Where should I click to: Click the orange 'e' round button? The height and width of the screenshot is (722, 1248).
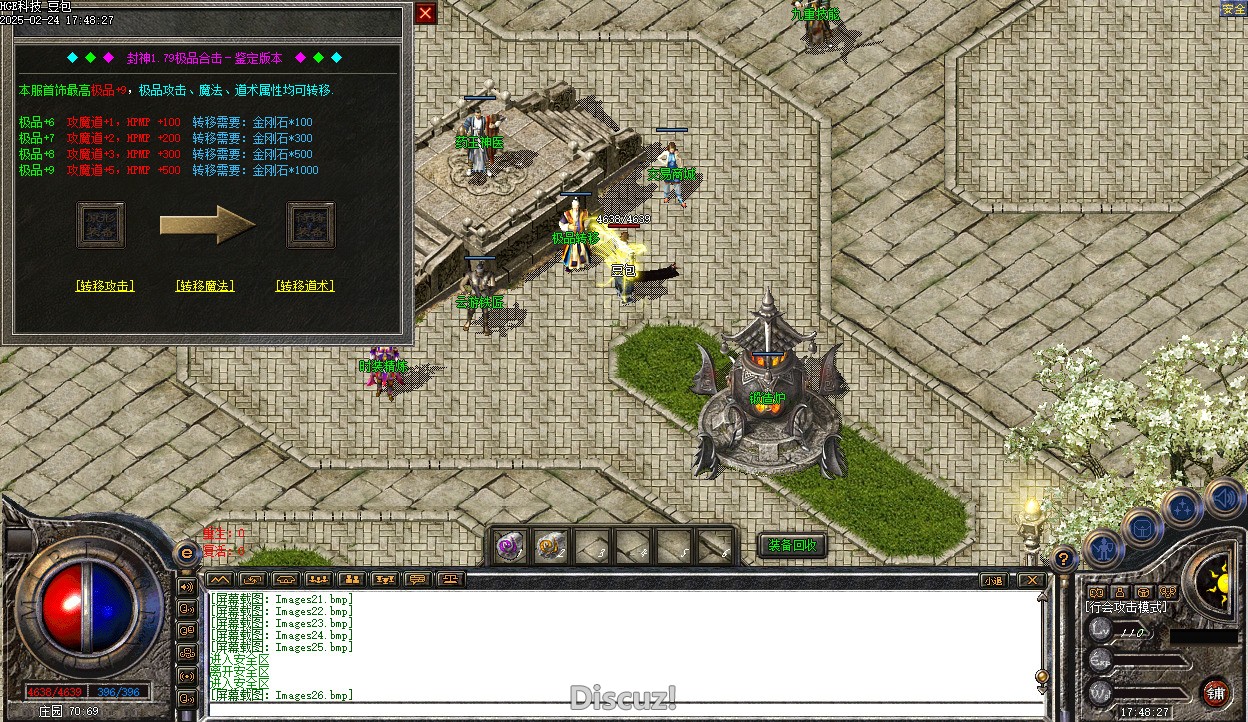(186, 553)
